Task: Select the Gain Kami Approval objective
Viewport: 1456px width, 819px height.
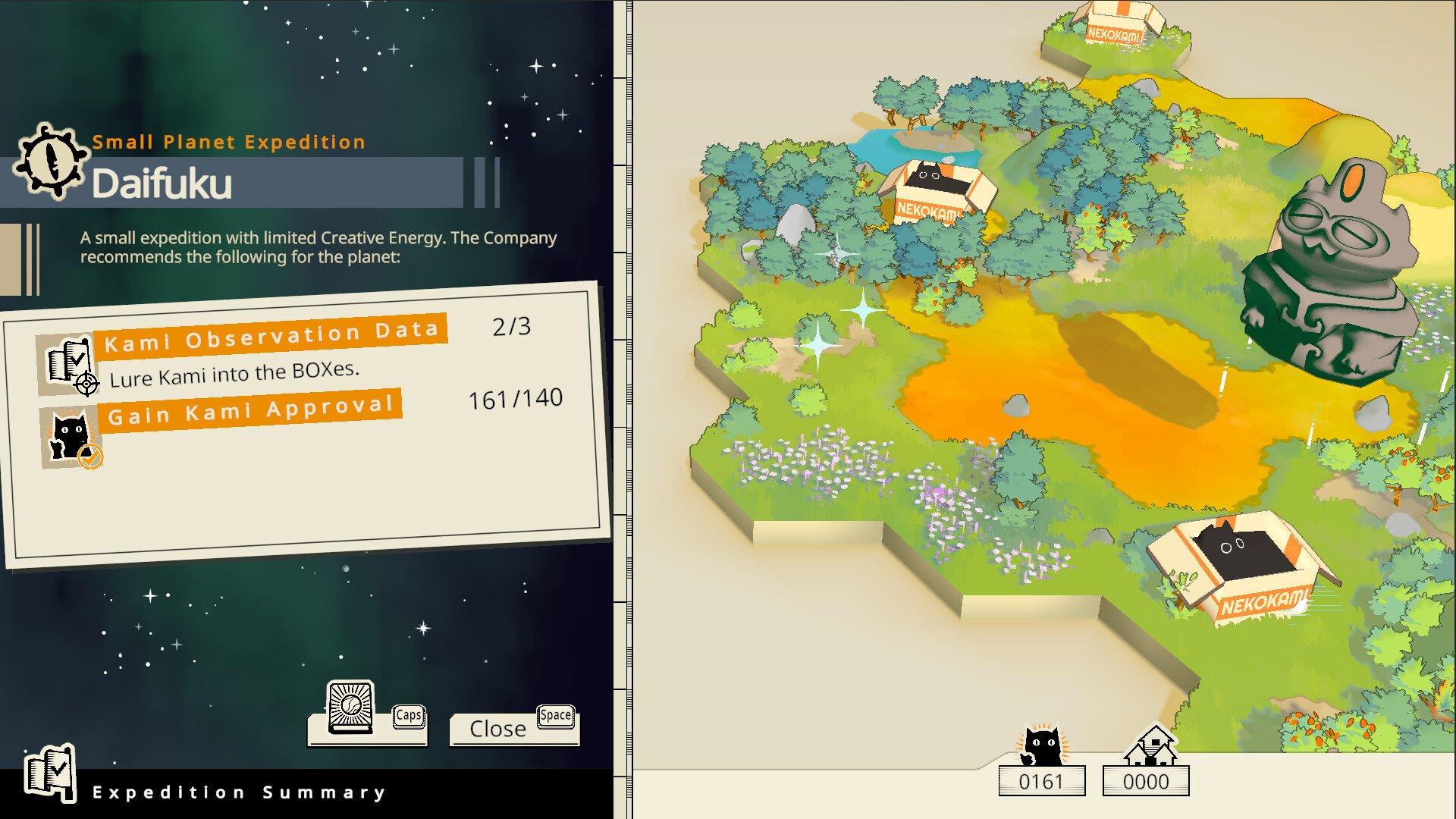Action: tap(251, 410)
